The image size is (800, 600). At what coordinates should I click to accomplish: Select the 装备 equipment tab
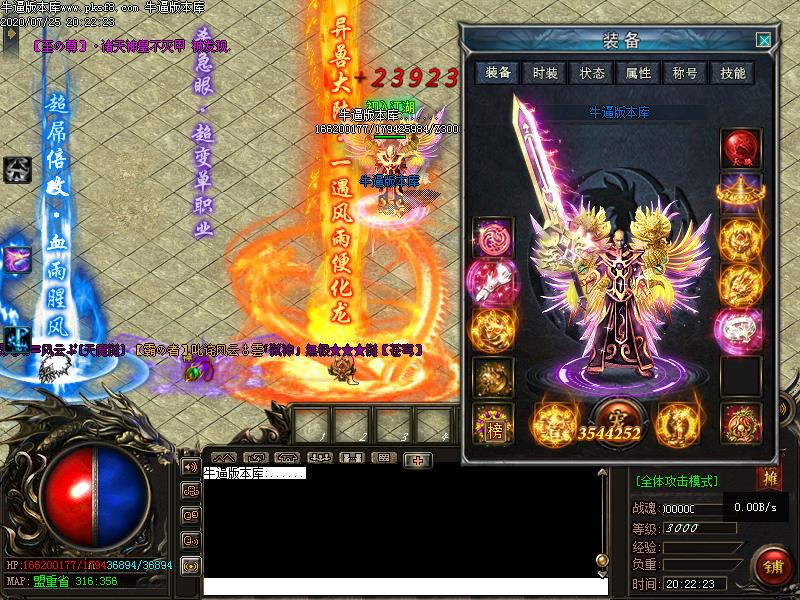point(498,73)
